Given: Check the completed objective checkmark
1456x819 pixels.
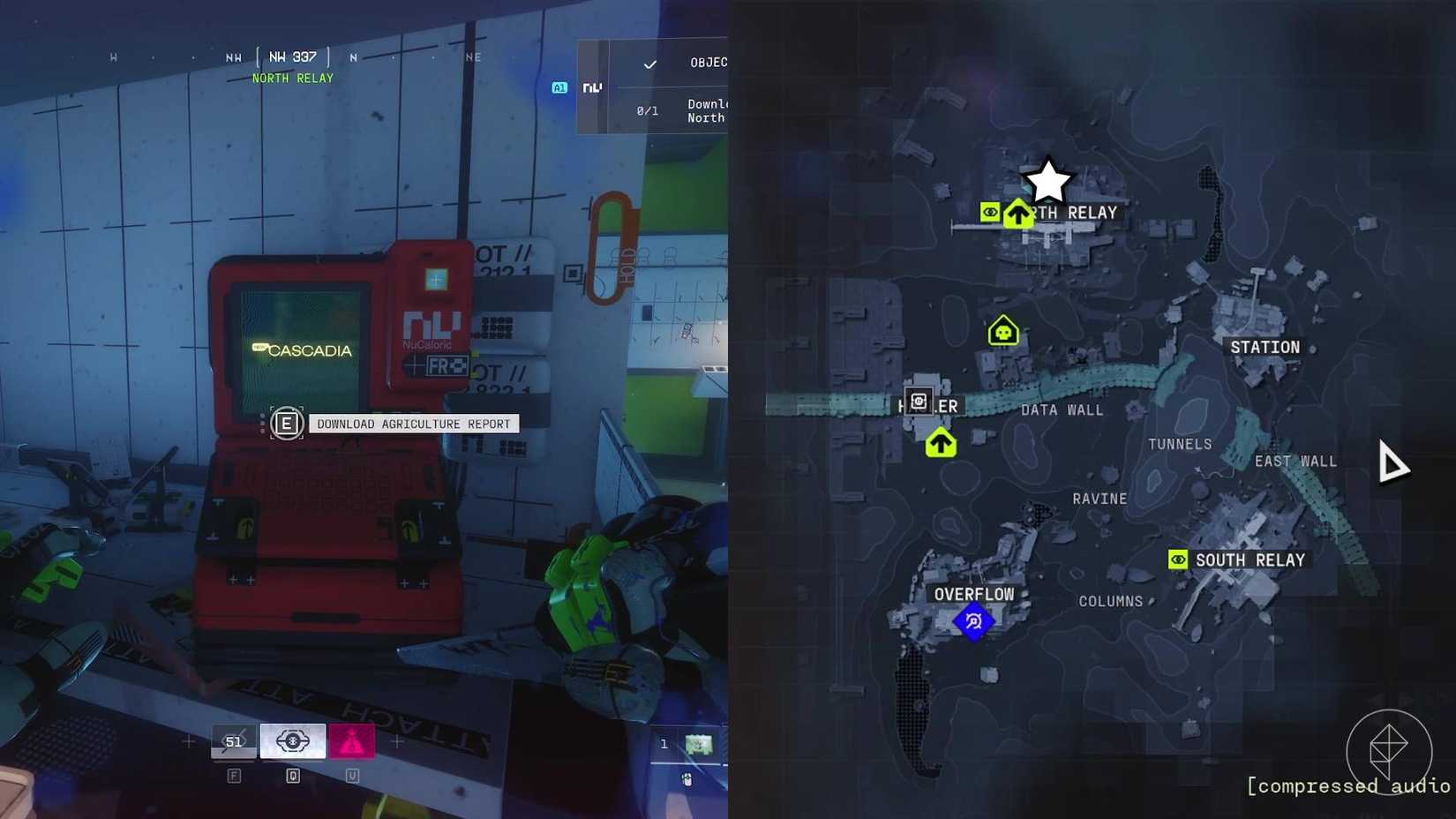Looking at the screenshot, I should [650, 64].
